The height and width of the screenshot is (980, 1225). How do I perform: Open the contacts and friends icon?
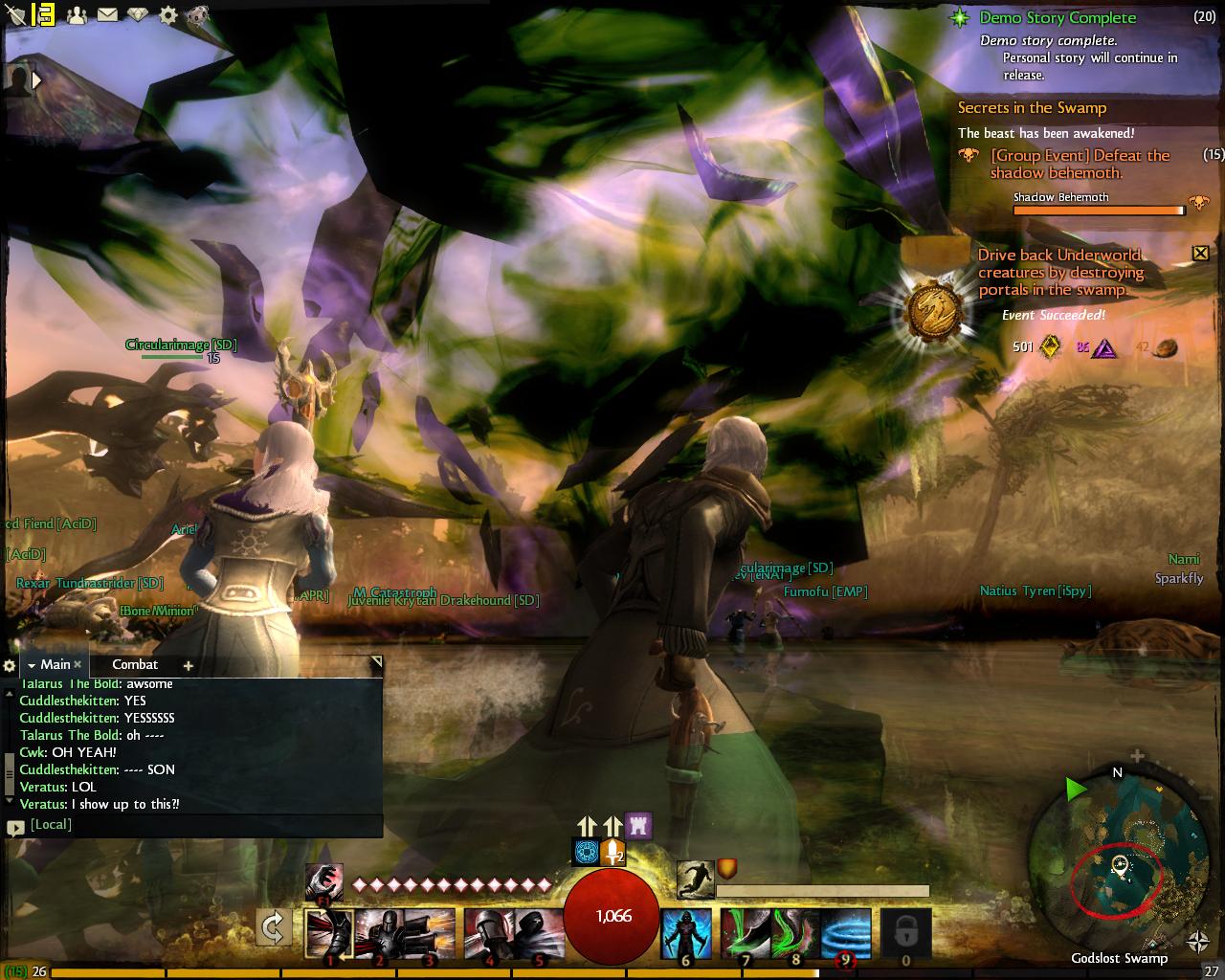click(x=77, y=14)
